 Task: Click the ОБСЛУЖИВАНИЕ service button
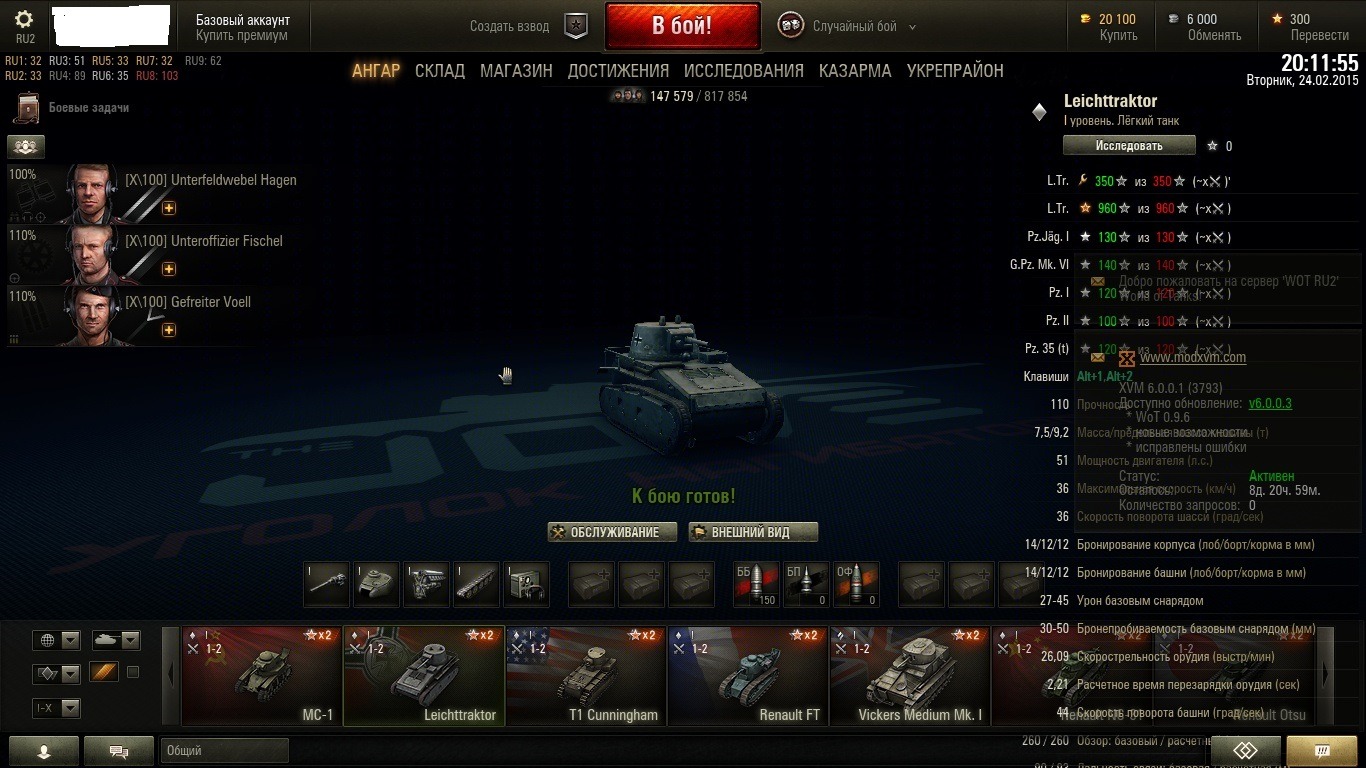coord(612,532)
